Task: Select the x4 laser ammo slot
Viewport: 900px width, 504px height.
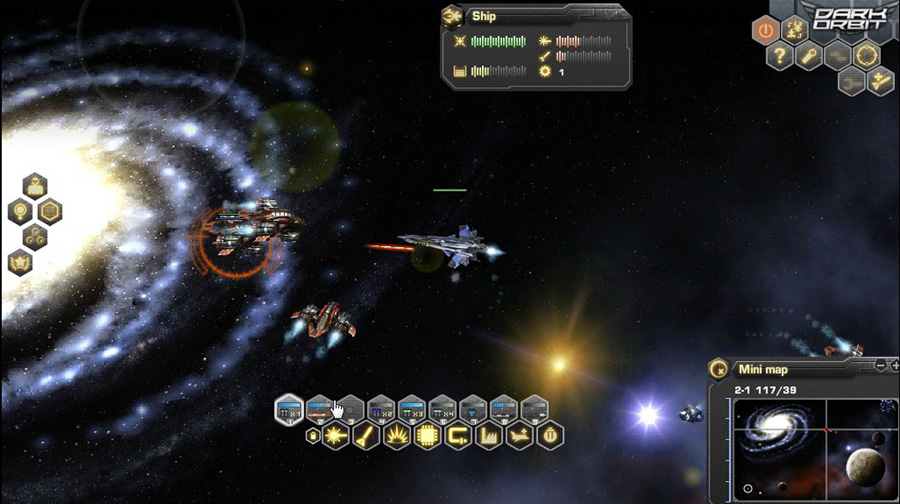Action: tap(442, 408)
